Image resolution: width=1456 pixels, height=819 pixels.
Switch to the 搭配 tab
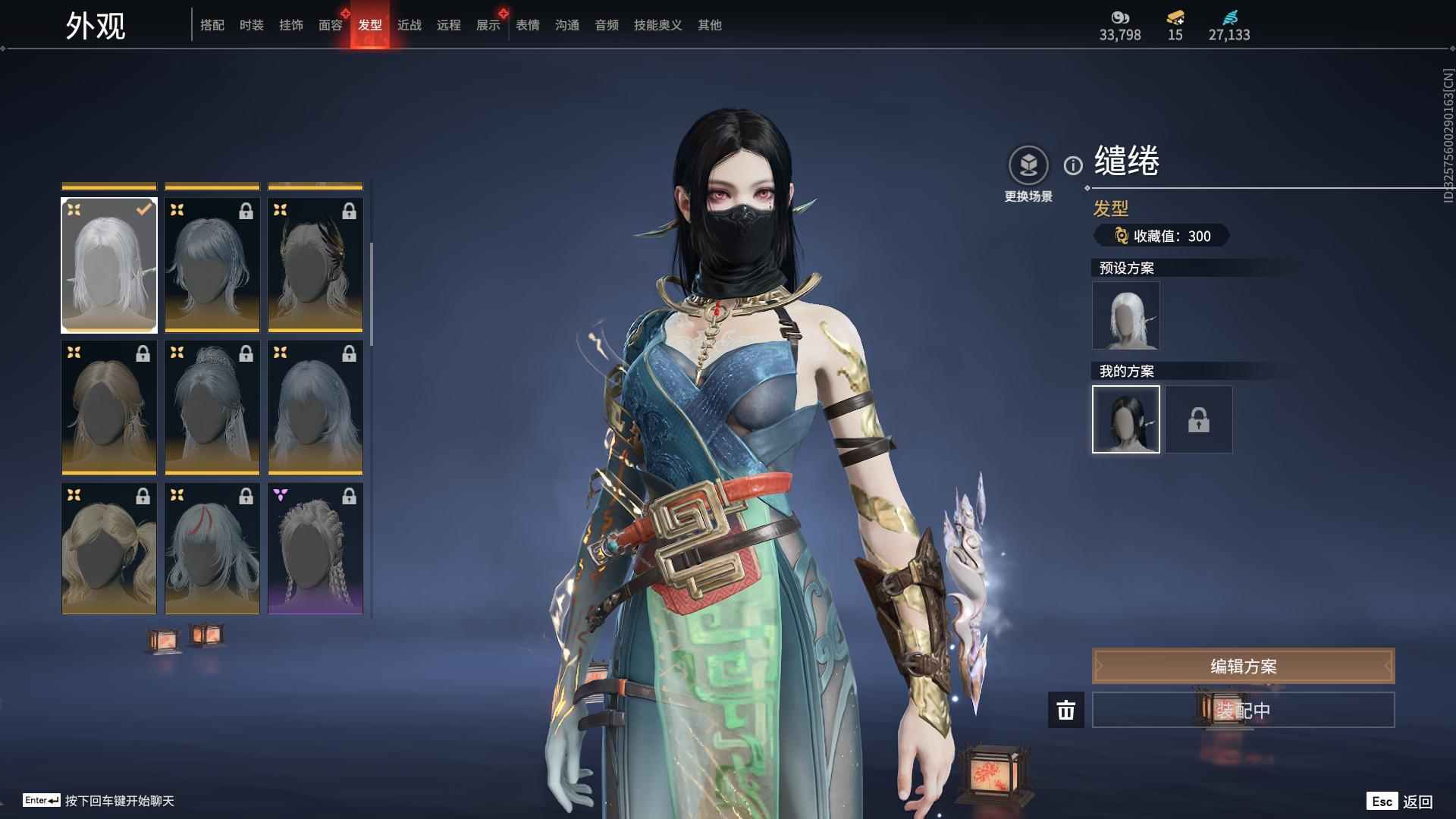pyautogui.click(x=212, y=25)
